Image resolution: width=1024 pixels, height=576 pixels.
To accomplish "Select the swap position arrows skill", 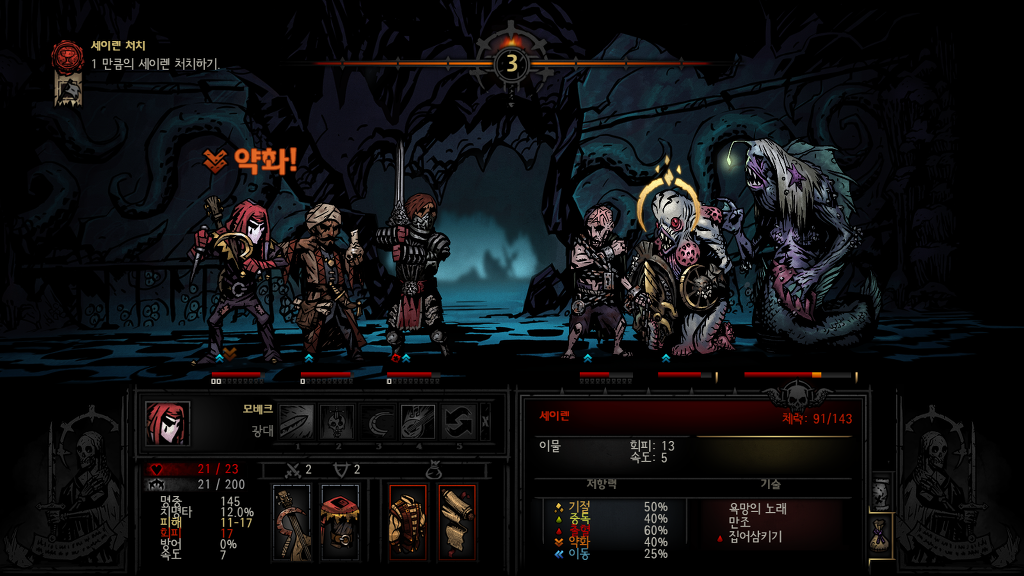I will [x=458, y=421].
